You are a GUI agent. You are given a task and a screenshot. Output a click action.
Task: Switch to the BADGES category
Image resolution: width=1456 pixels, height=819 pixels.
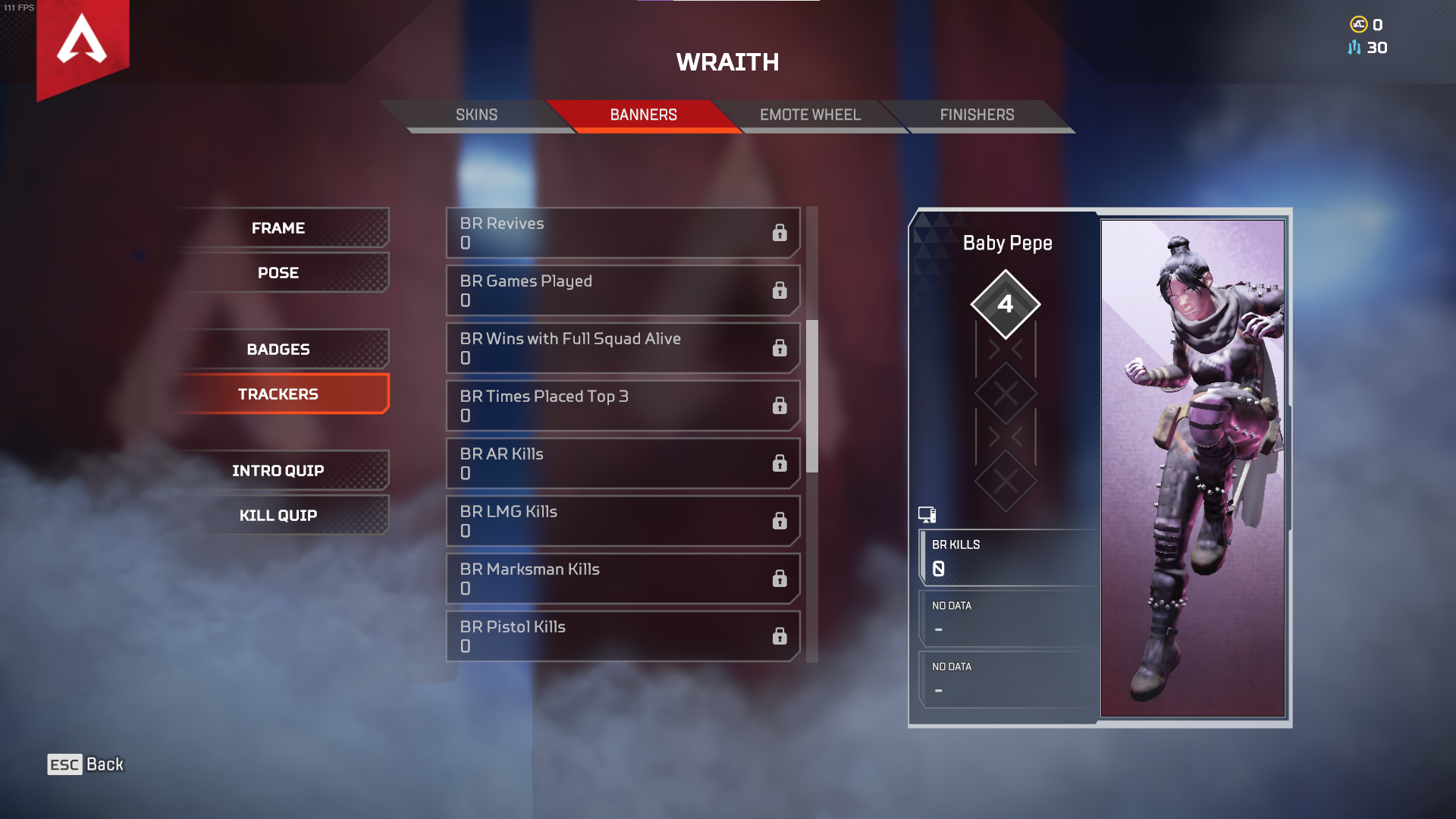point(278,349)
